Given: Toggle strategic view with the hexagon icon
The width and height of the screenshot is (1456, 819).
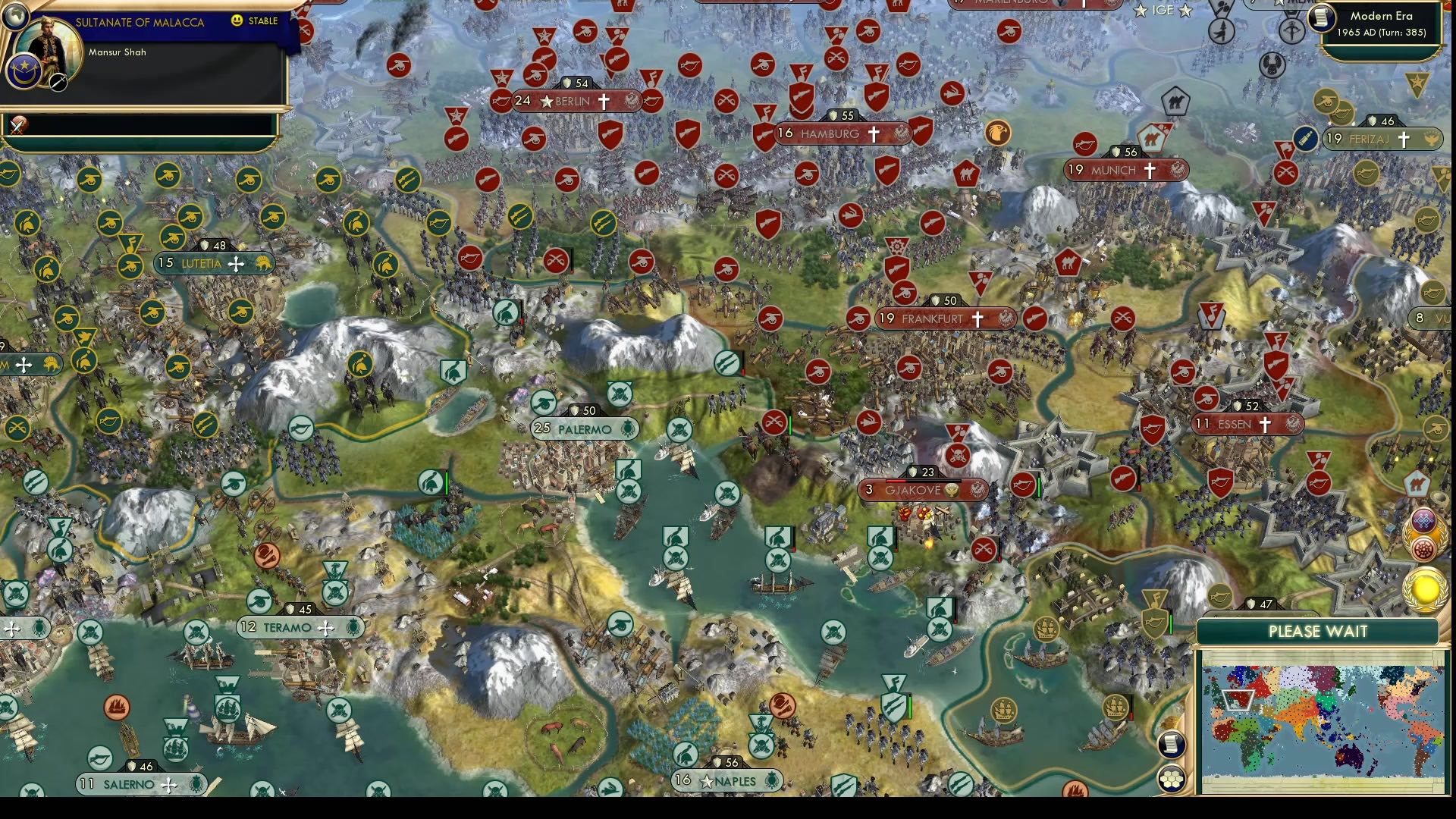Looking at the screenshot, I should click(1172, 780).
